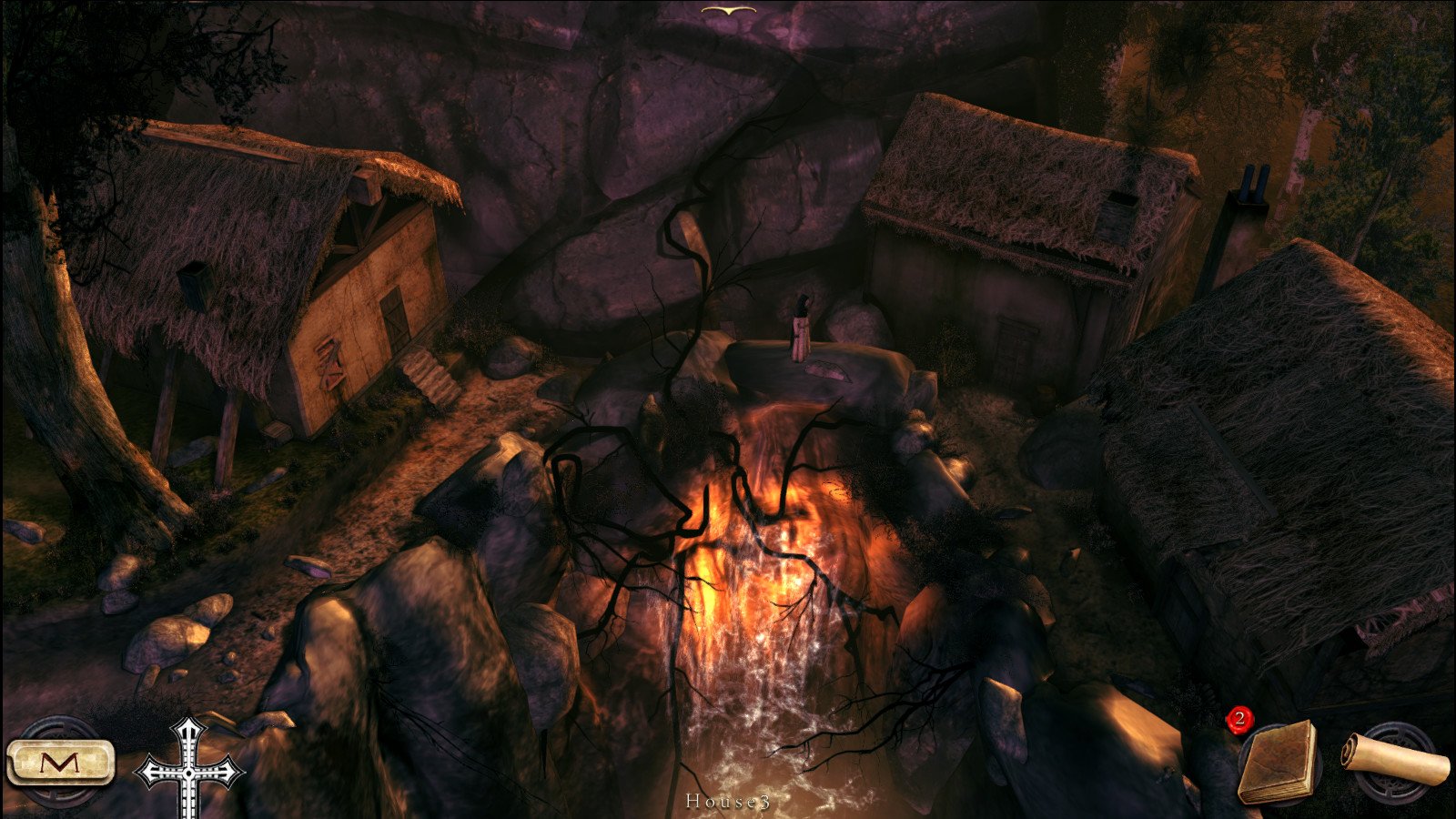Click the House3 exit label
This screenshot has height=819, width=1456.
click(728, 802)
